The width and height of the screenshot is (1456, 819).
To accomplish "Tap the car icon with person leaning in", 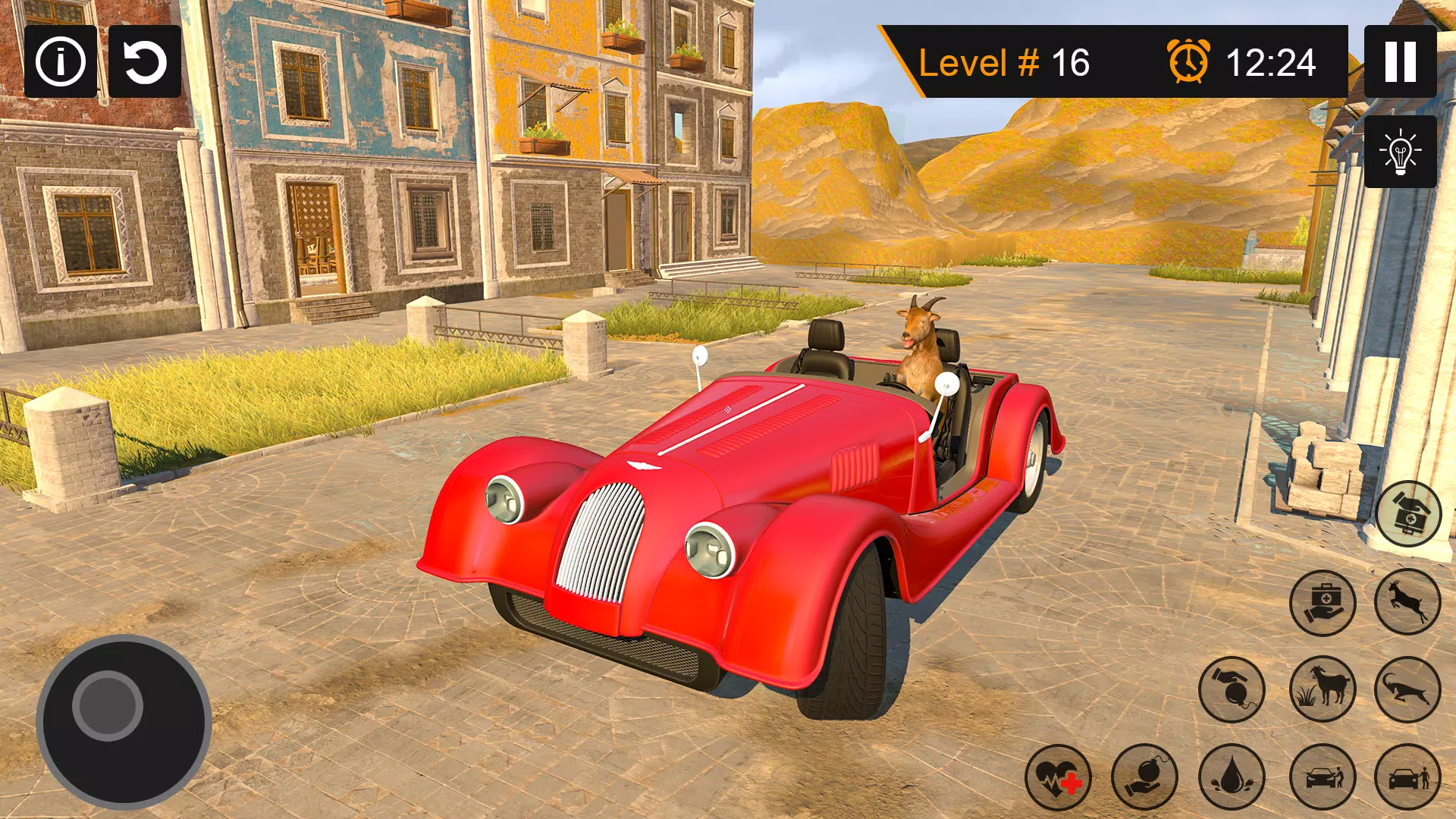I will click(1323, 777).
